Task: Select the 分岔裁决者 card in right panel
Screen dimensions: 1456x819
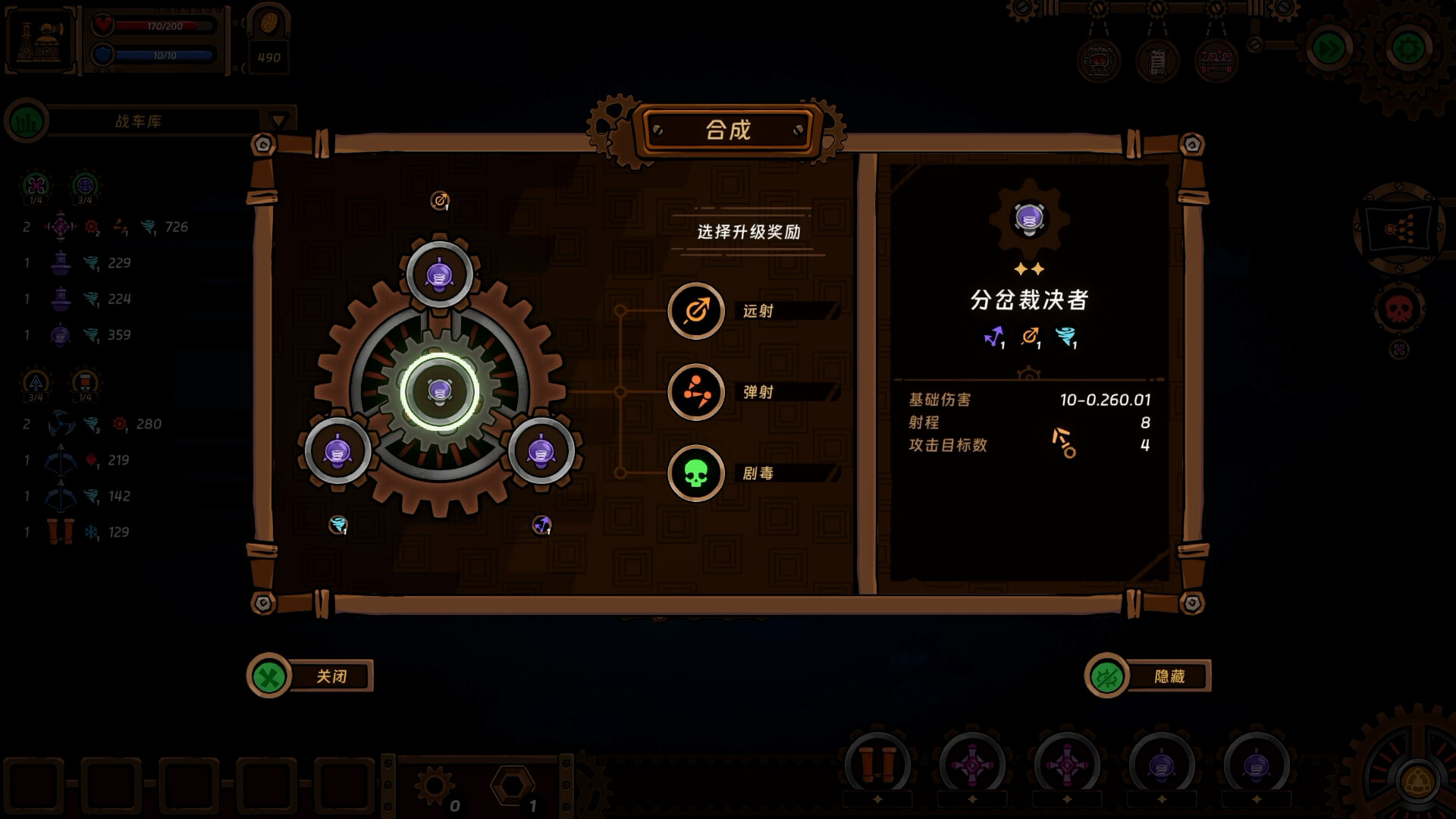Action: tap(1028, 300)
